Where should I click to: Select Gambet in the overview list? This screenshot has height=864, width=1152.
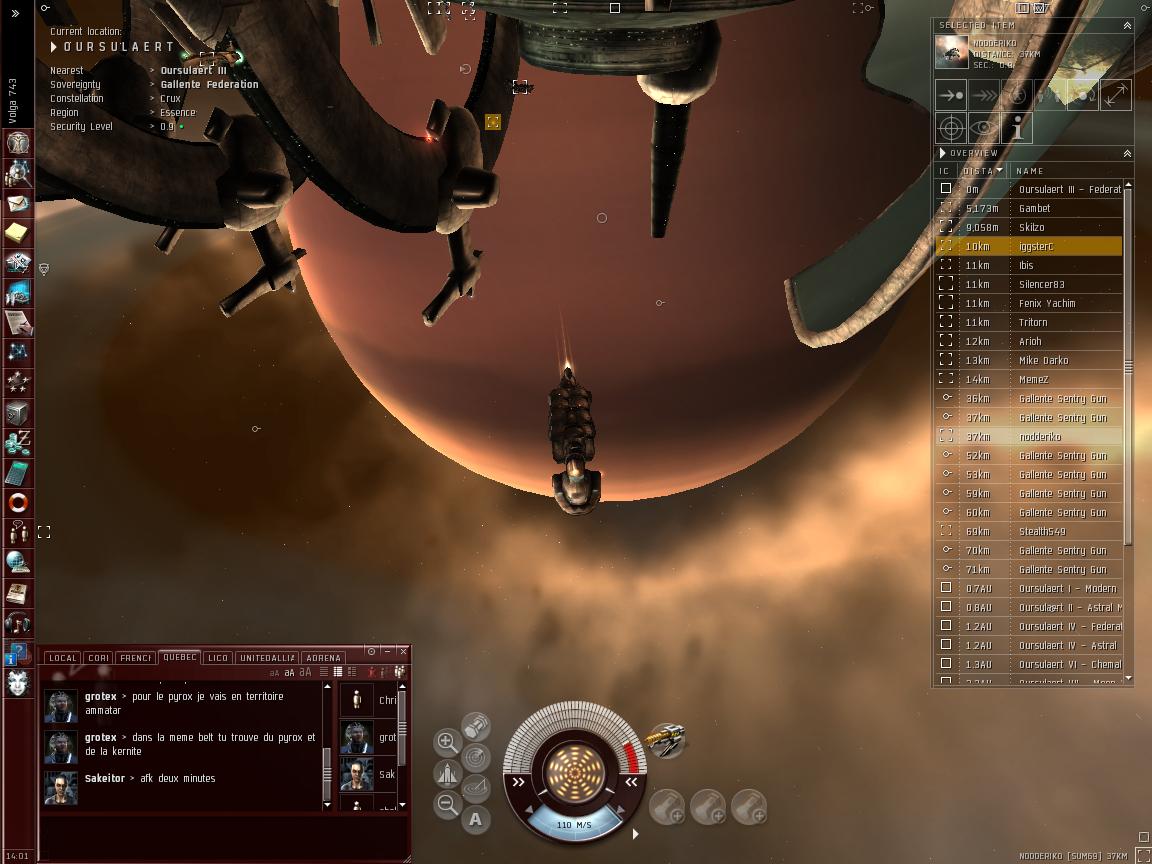[1034, 208]
